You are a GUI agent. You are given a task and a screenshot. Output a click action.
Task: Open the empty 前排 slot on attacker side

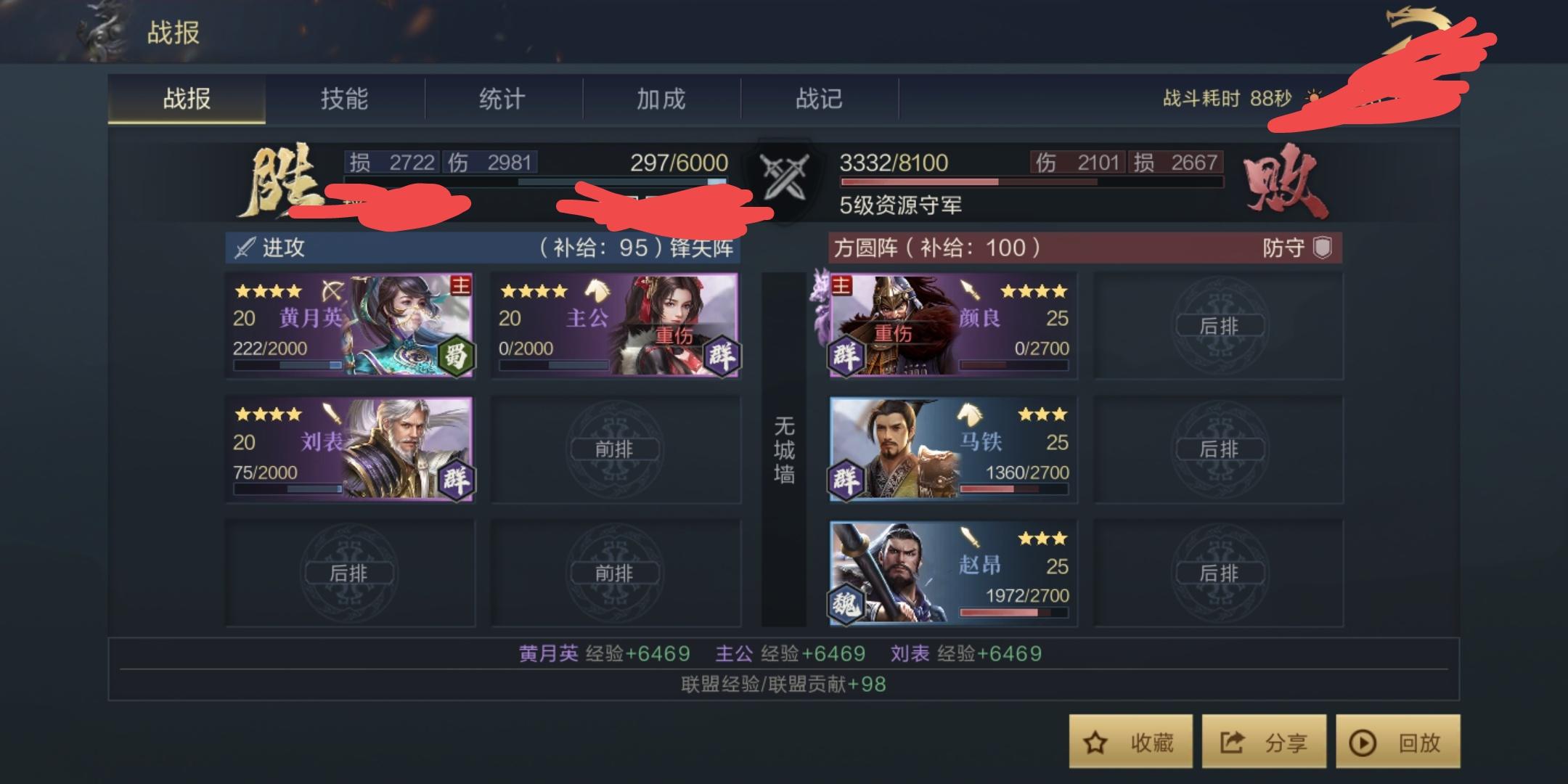pyautogui.click(x=617, y=449)
